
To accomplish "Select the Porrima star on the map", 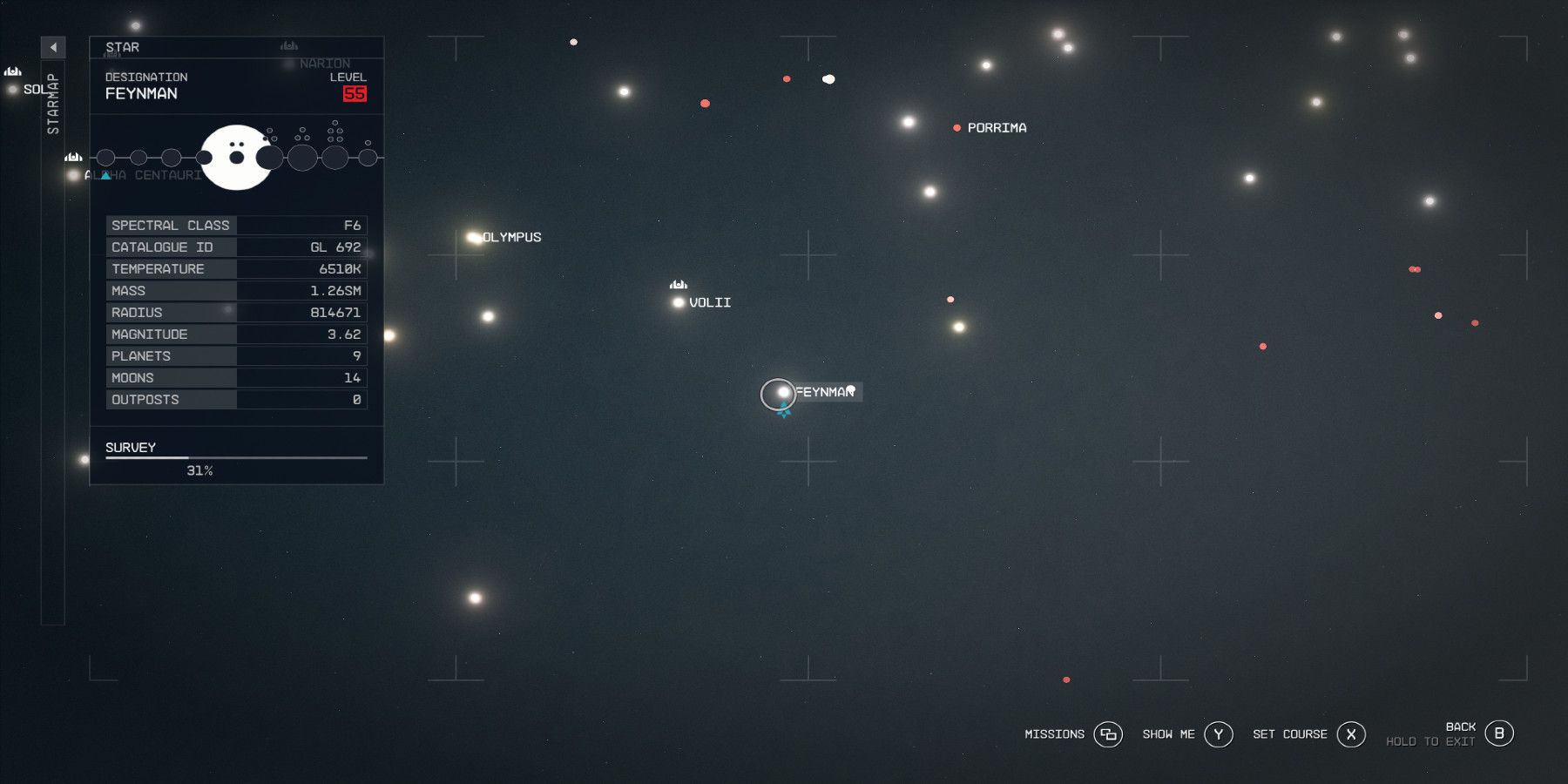I will [956, 127].
